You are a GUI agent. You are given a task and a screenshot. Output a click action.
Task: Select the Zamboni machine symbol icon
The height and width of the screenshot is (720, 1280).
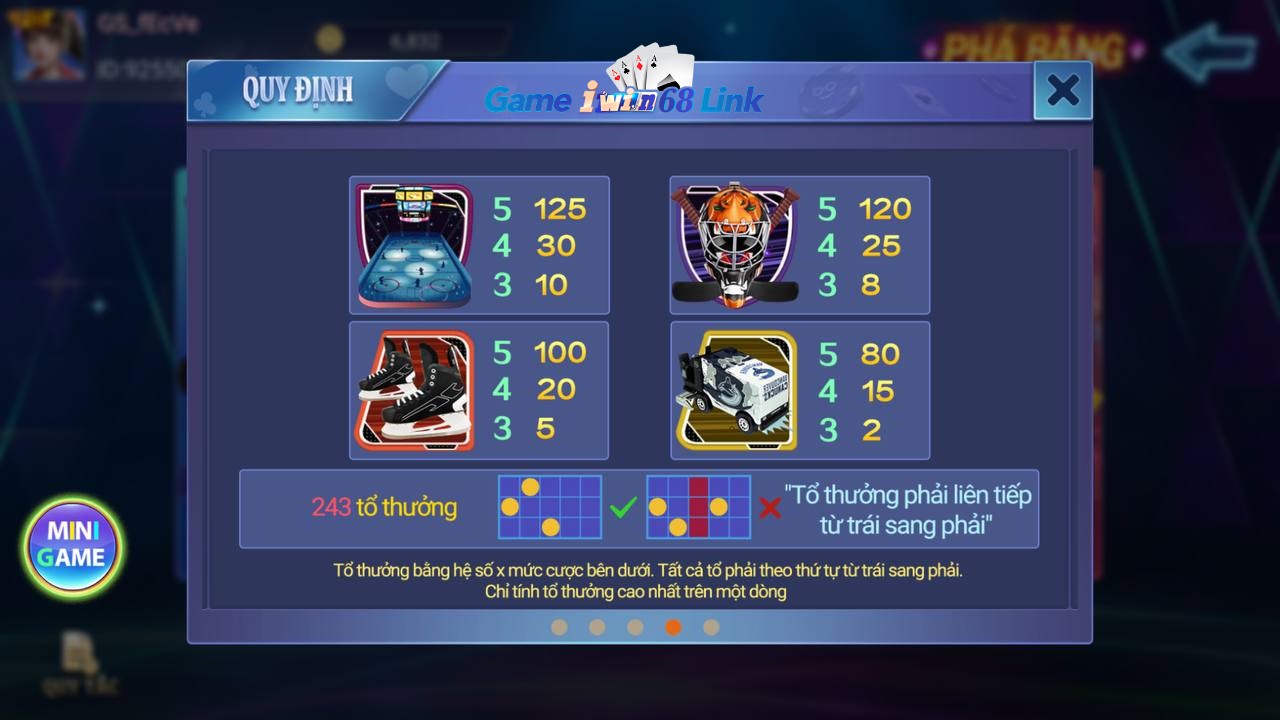click(x=735, y=390)
